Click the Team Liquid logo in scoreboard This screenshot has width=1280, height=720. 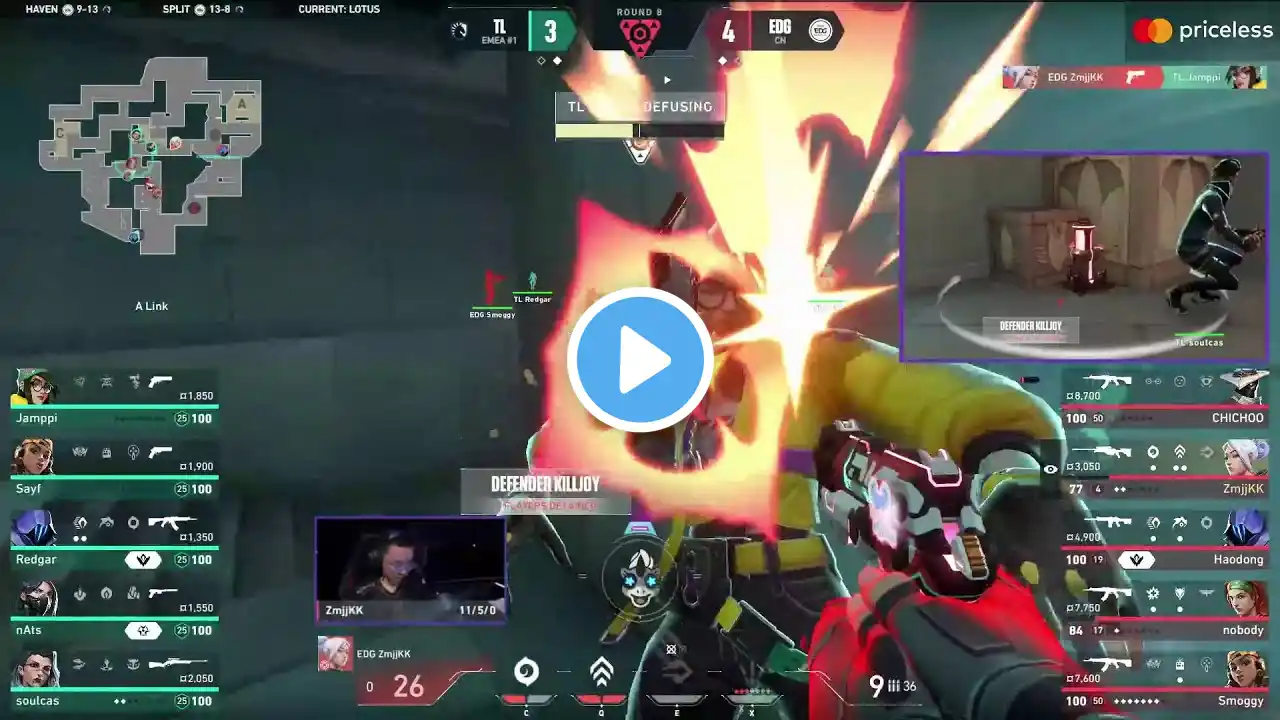459,31
